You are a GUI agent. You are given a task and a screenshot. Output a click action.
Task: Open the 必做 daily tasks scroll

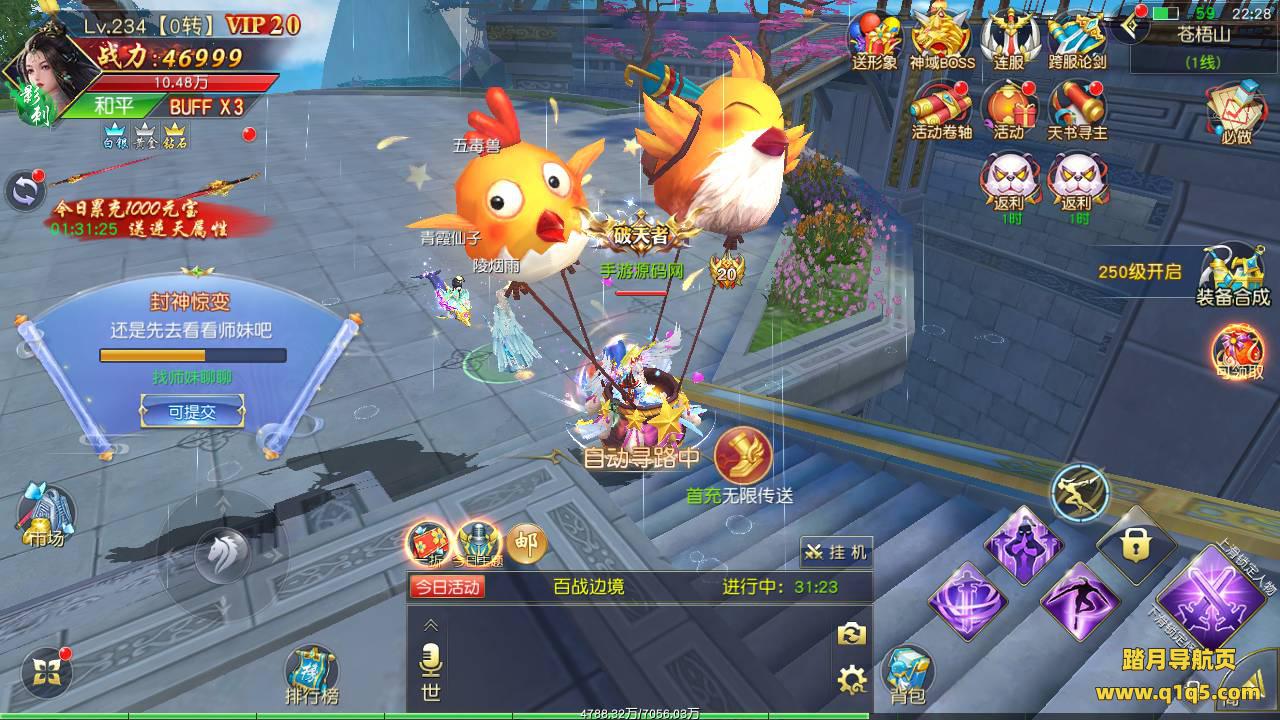[x=1236, y=110]
